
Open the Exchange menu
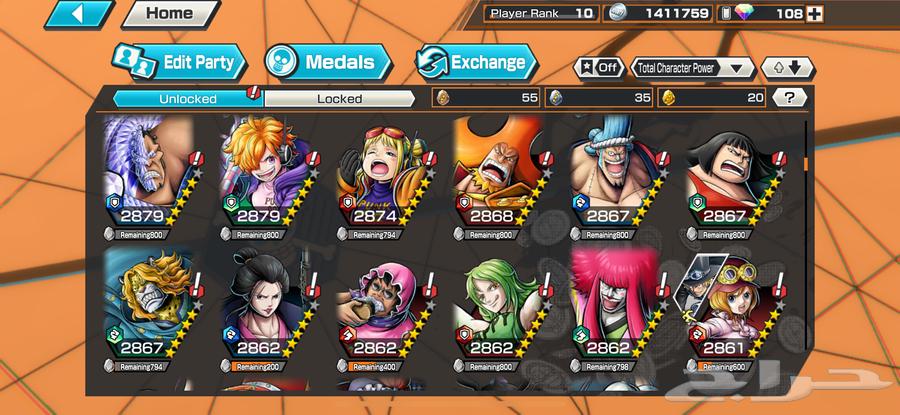[475, 62]
